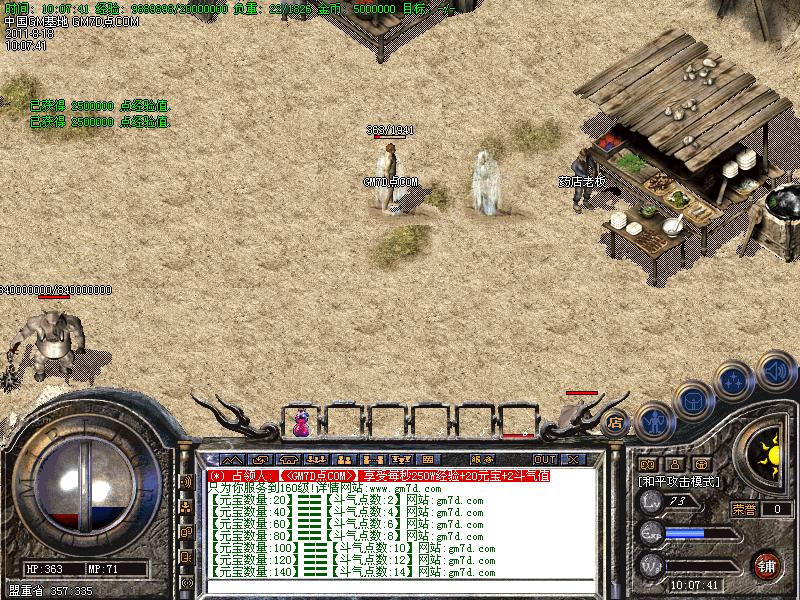The height and width of the screenshot is (600, 800).
Task: Close the game with the X button
Action: click(x=573, y=460)
